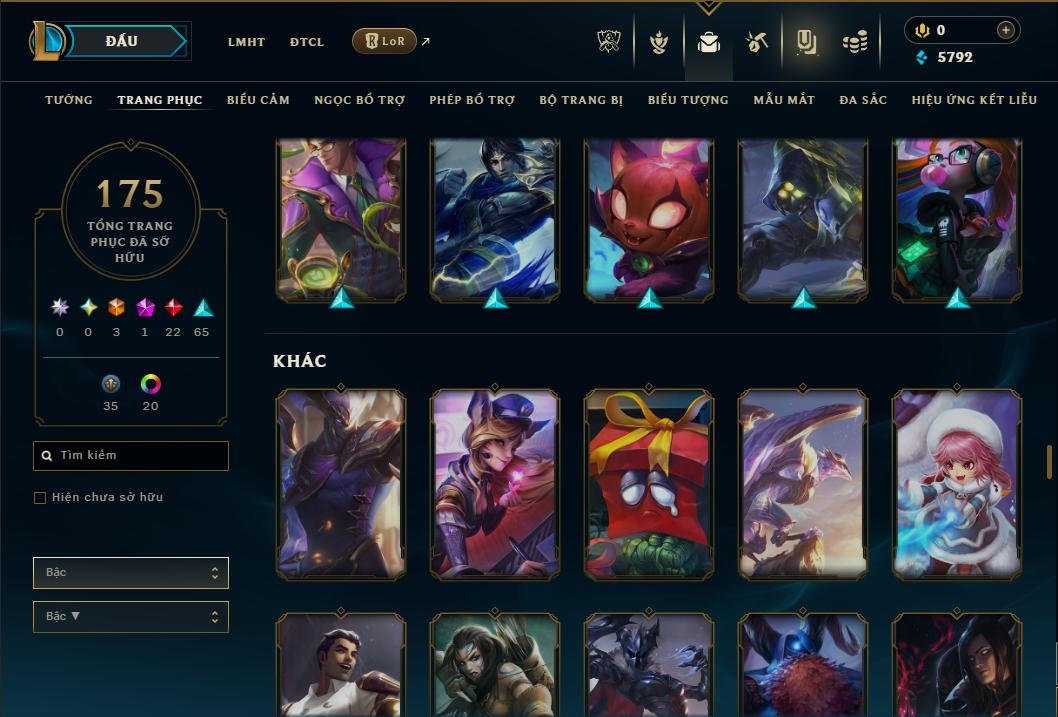Switch to the ĐTCL tab
This screenshot has height=717, width=1058.
307,42
